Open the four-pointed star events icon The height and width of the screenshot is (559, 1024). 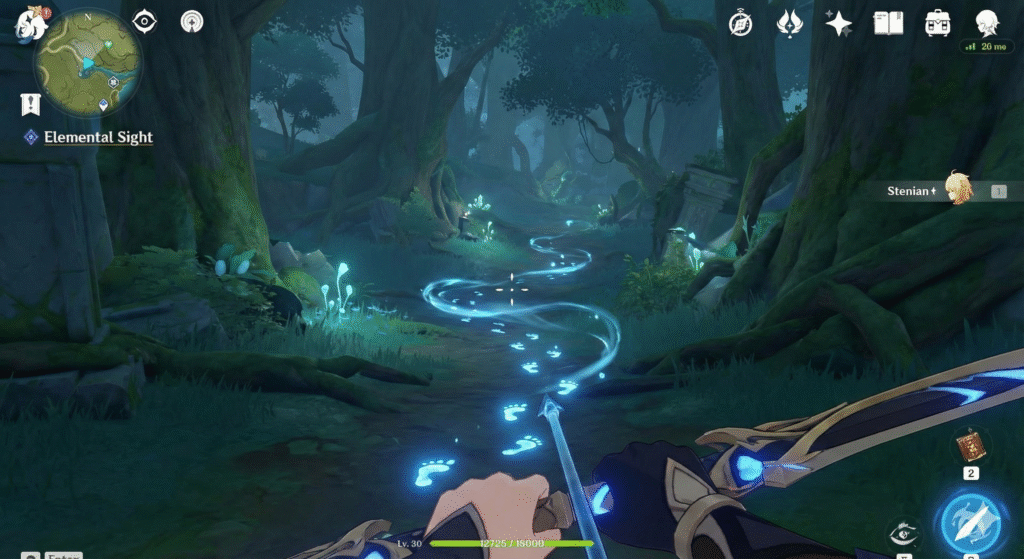pos(838,23)
